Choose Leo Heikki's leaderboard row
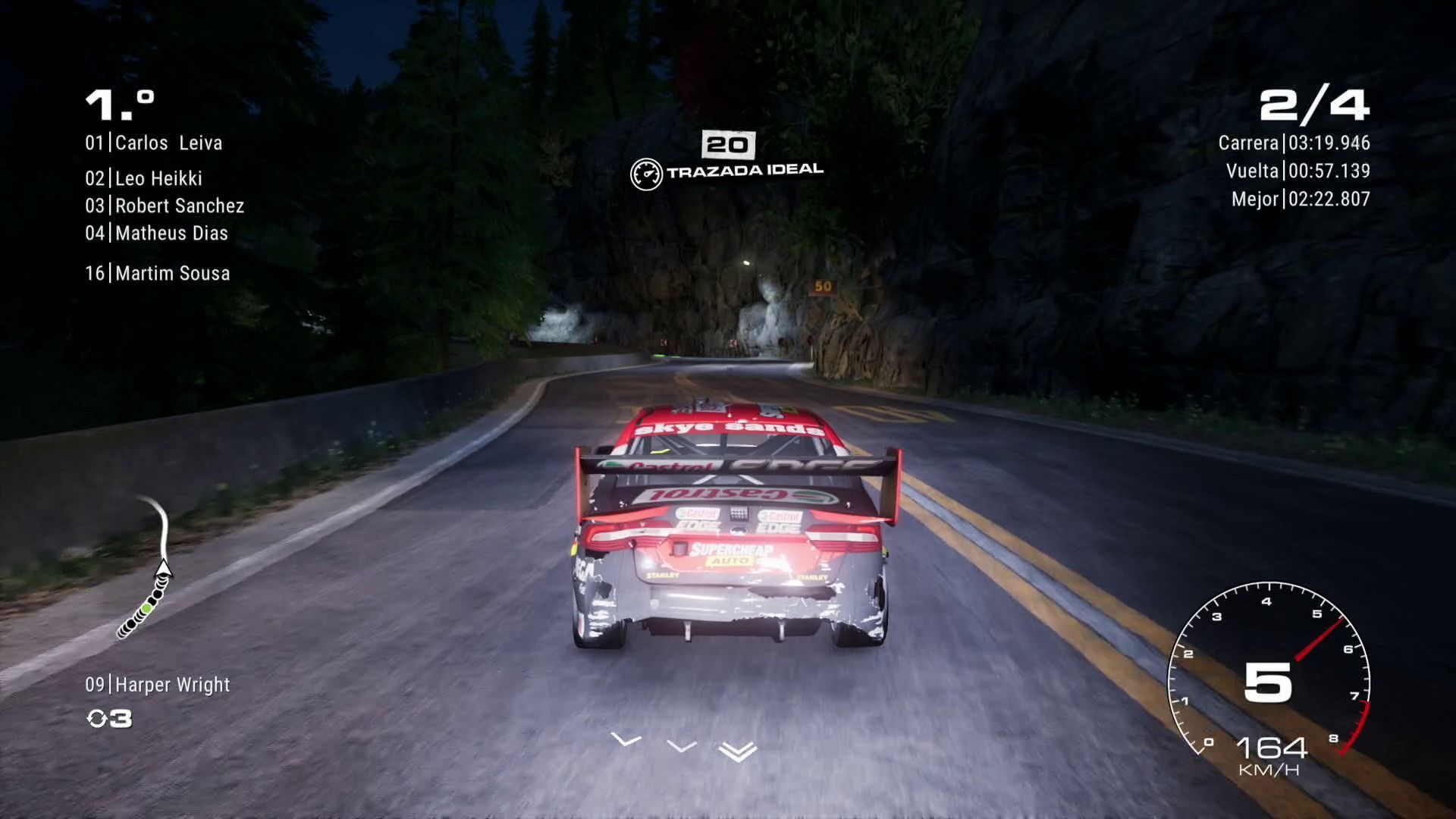This screenshot has width=1456, height=819. click(x=144, y=179)
